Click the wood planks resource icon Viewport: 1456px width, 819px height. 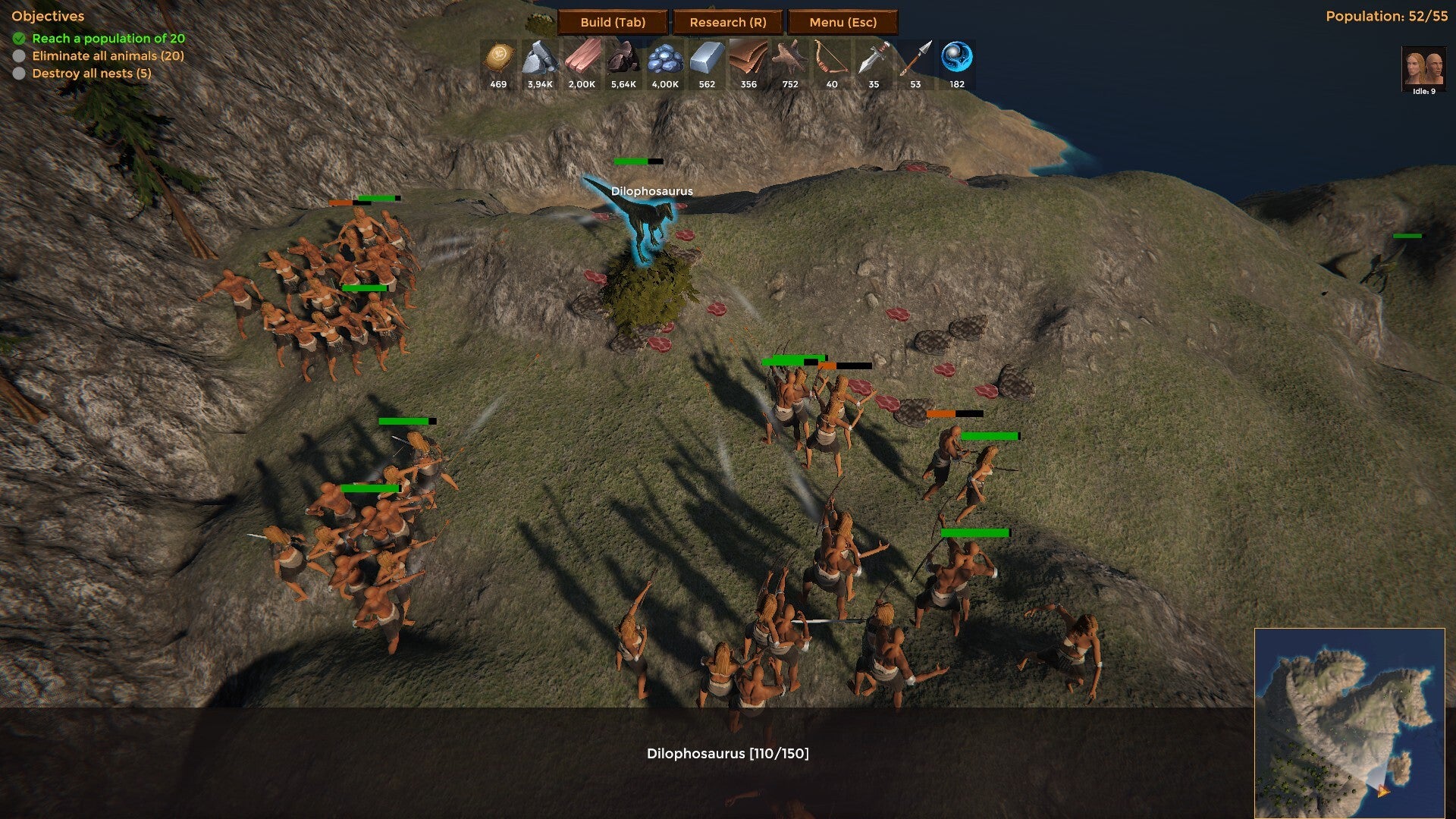pos(582,58)
